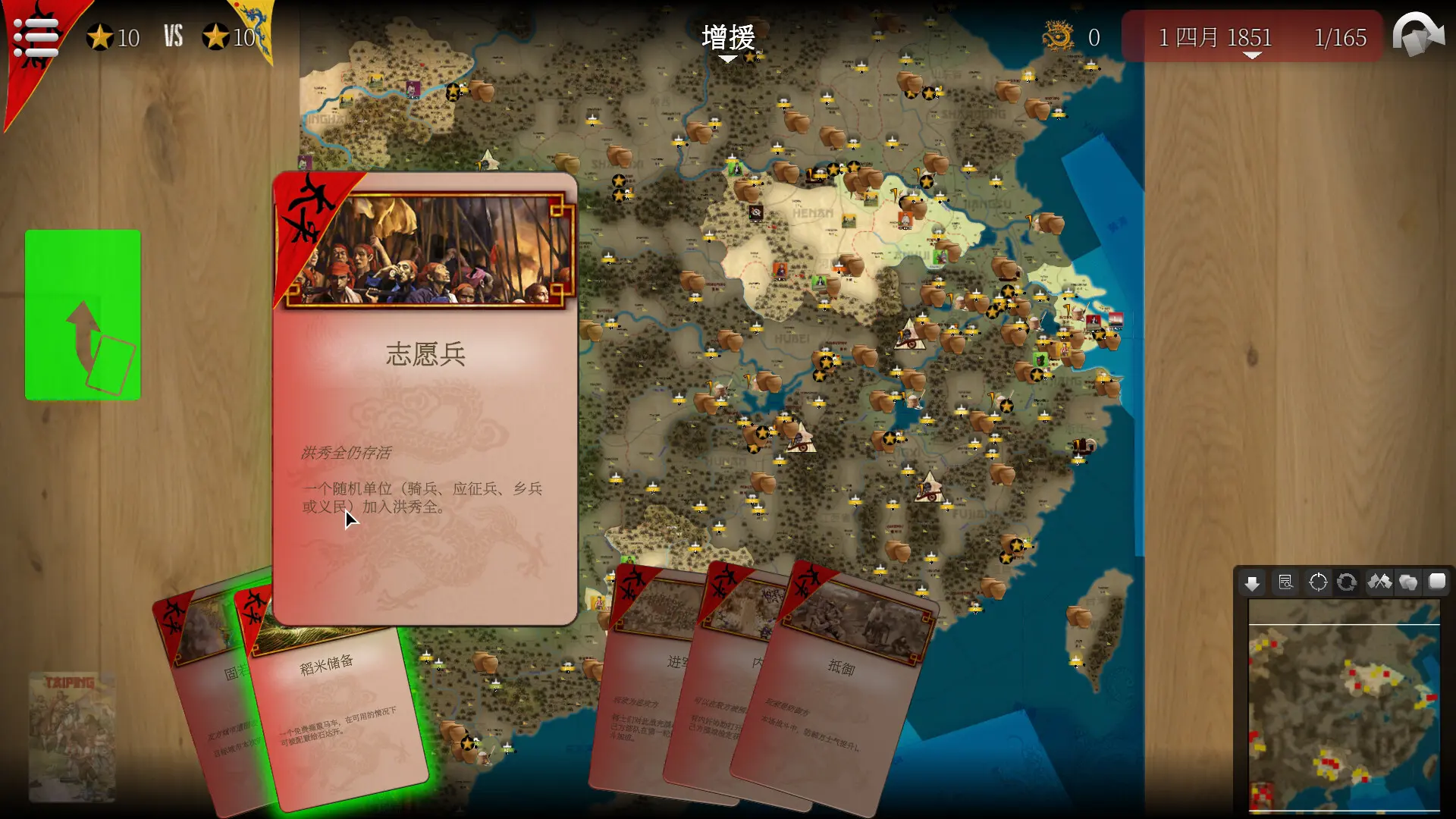Viewport: 1456px width, 819px height.
Task: Toggle the crossed flags map filter
Action: pyautogui.click(x=1379, y=582)
